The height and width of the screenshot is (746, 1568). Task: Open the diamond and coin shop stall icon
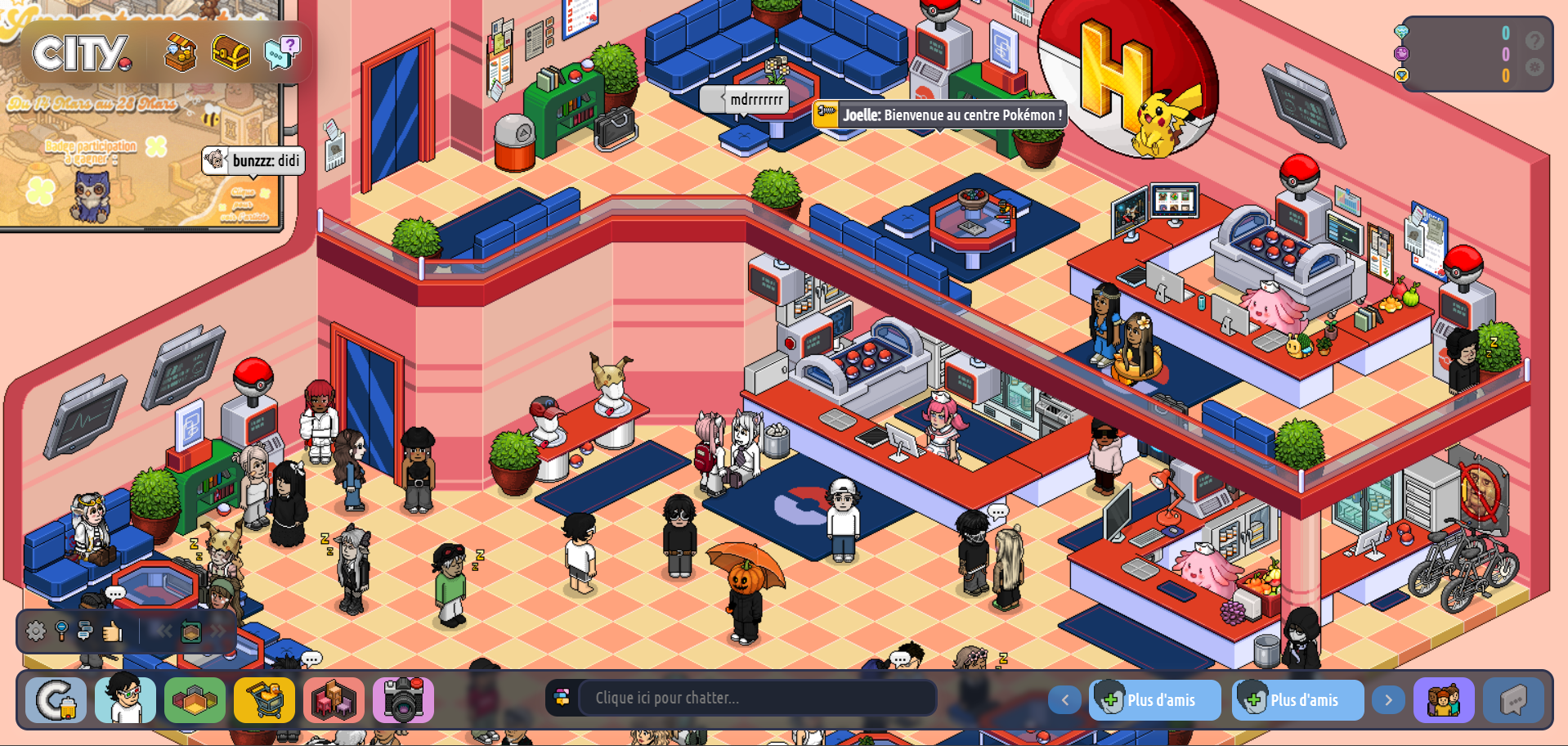[x=180, y=53]
